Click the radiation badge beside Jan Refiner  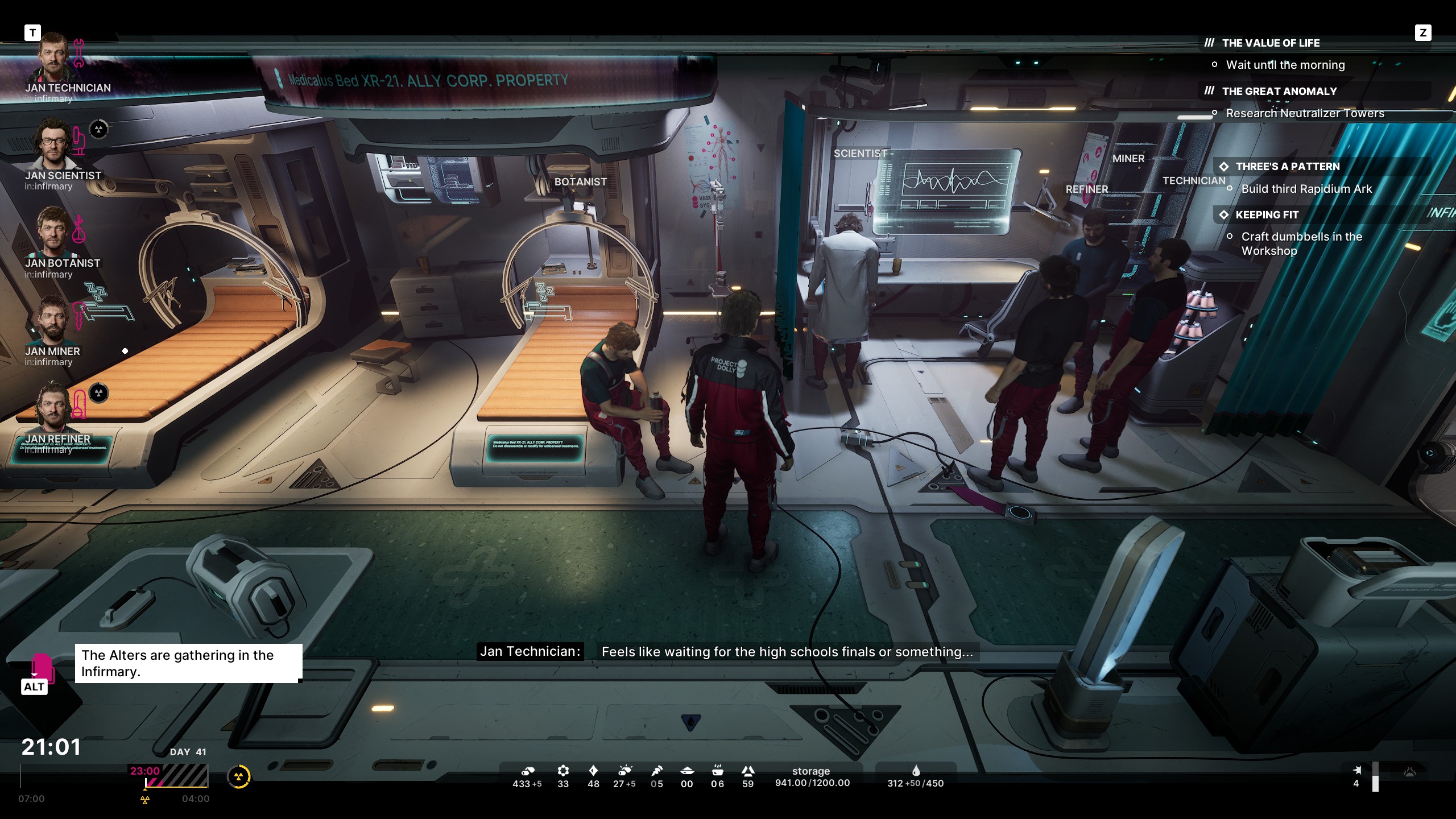pos(99,393)
